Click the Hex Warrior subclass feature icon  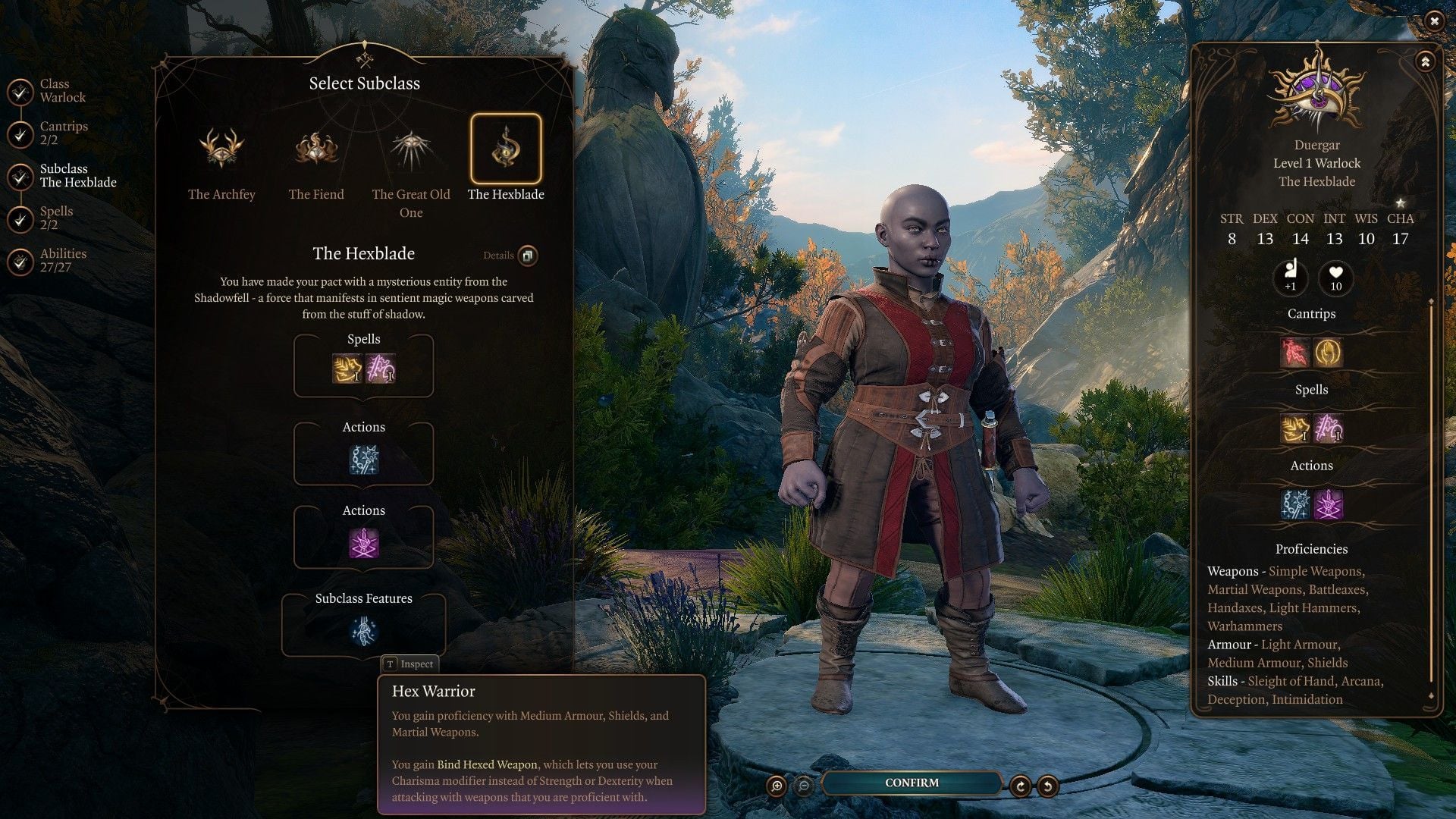364,631
